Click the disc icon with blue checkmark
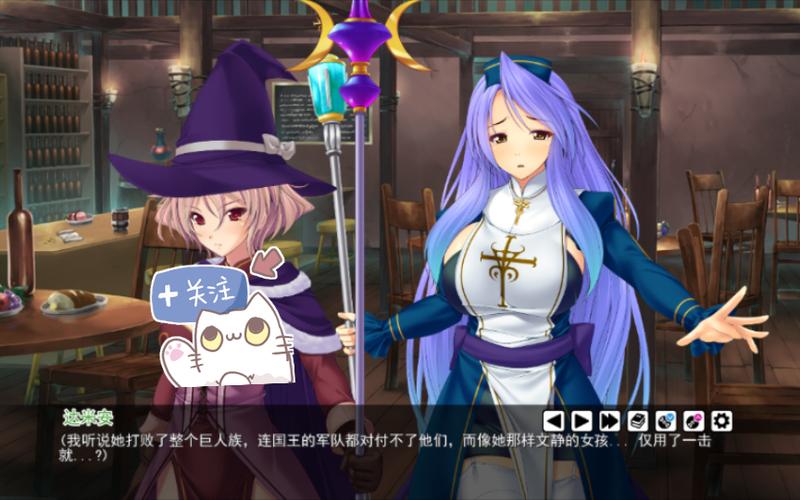800x500 pixels. [x=665, y=421]
